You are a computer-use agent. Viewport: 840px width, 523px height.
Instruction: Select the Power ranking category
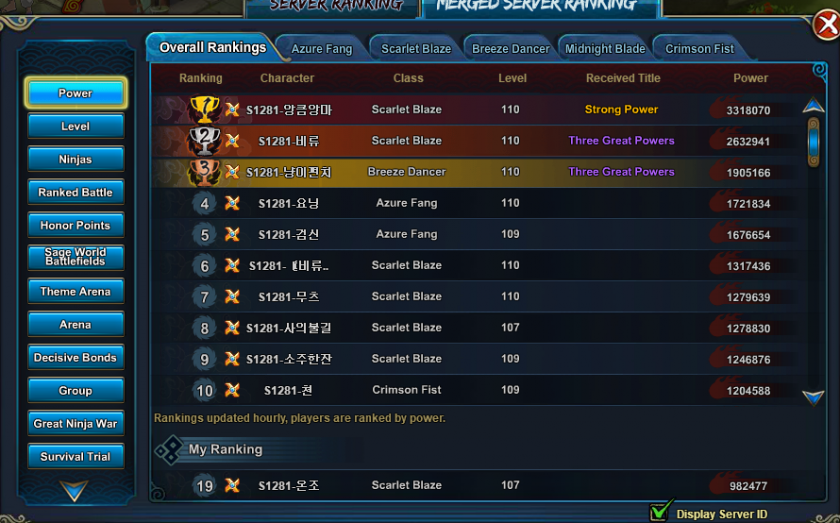click(75, 93)
